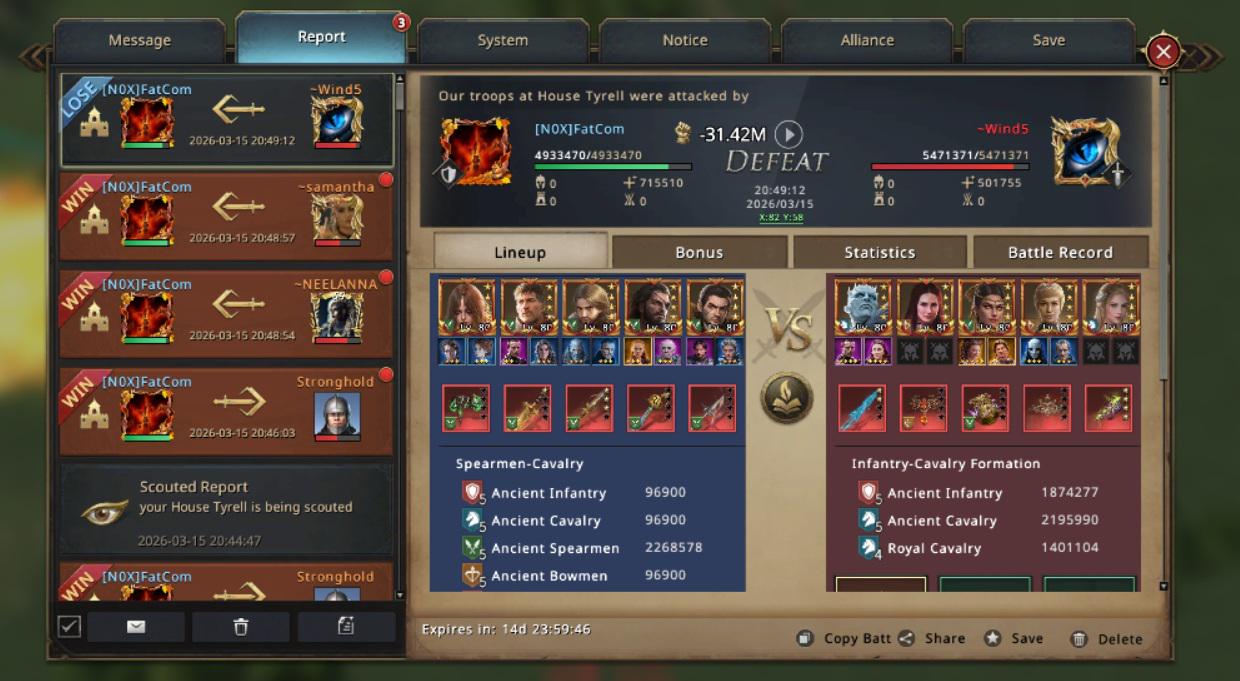
Task: Toggle the select-all reports checkbox
Action: (x=69, y=626)
